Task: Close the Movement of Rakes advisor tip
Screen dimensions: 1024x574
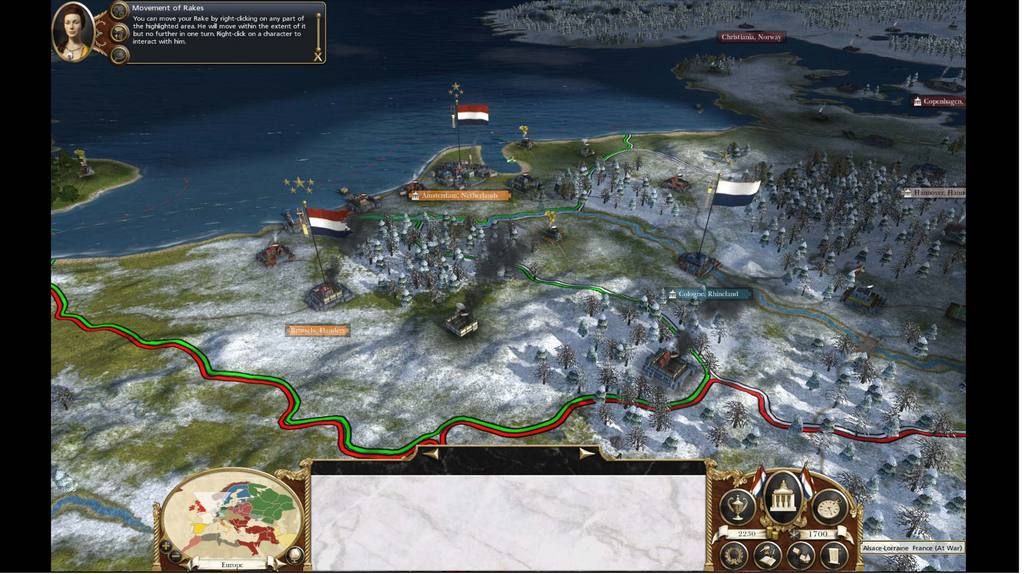Action: (318, 56)
